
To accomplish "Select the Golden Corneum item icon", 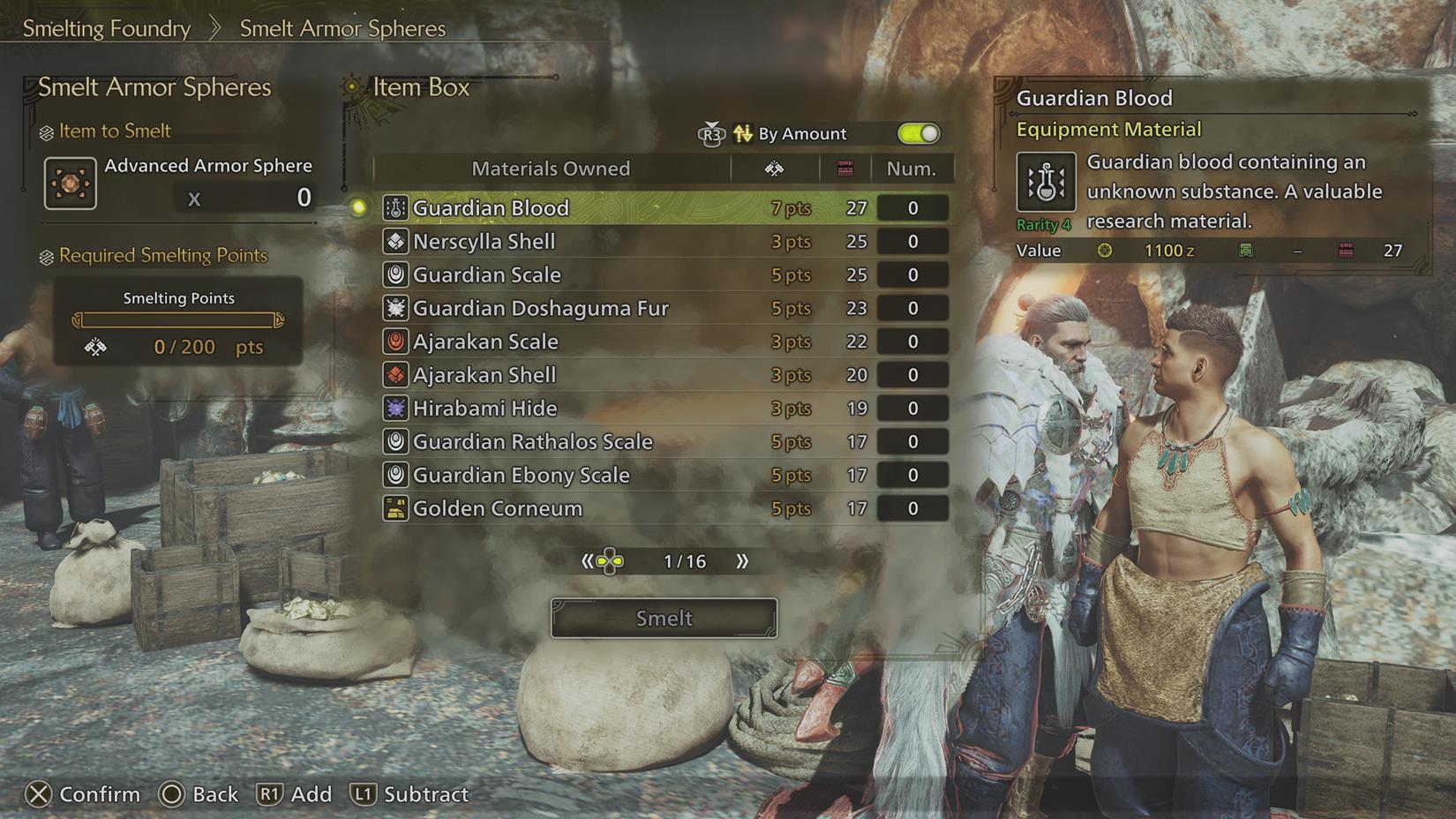I will pos(395,507).
